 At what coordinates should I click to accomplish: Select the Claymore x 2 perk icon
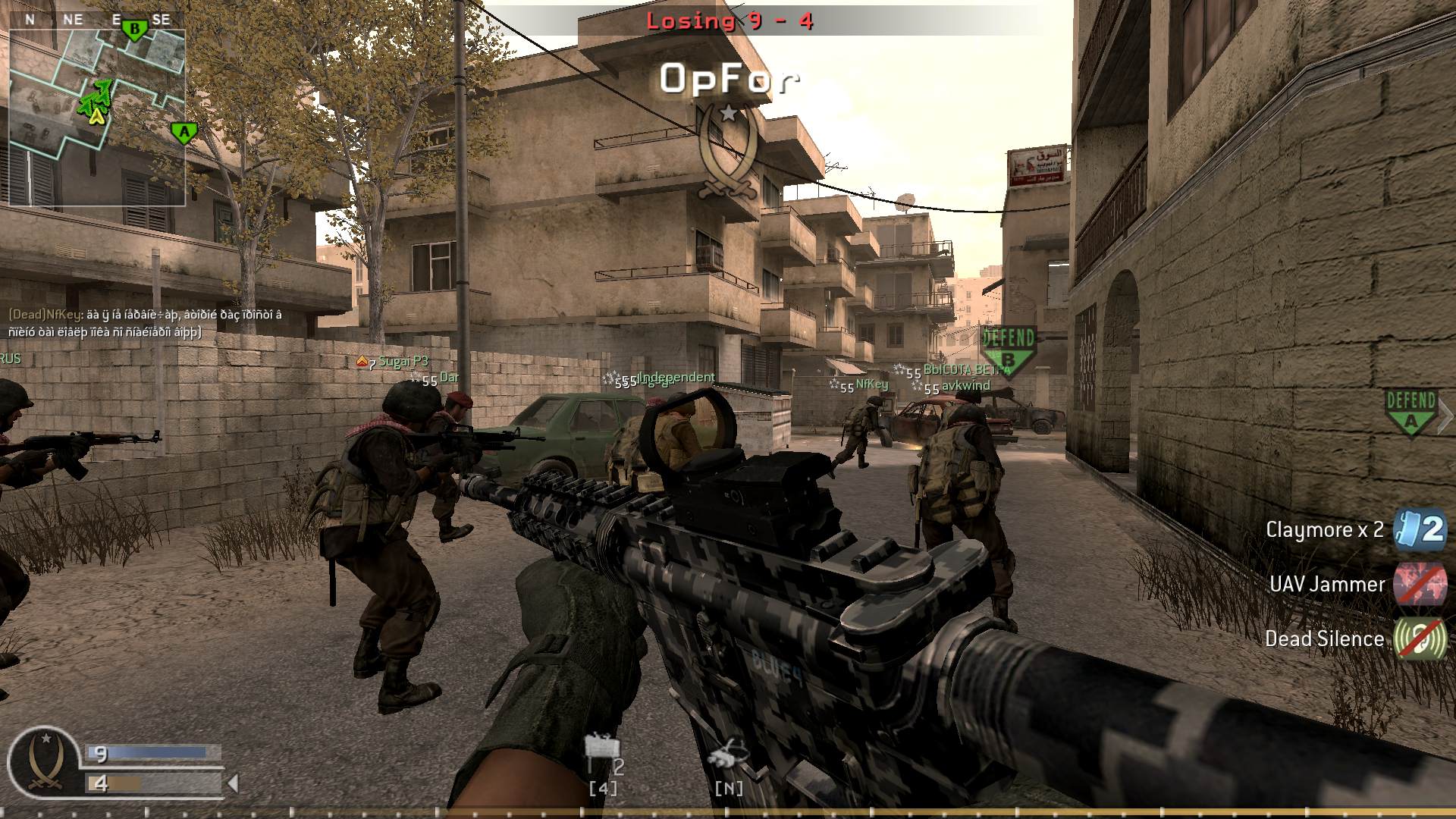[1420, 529]
